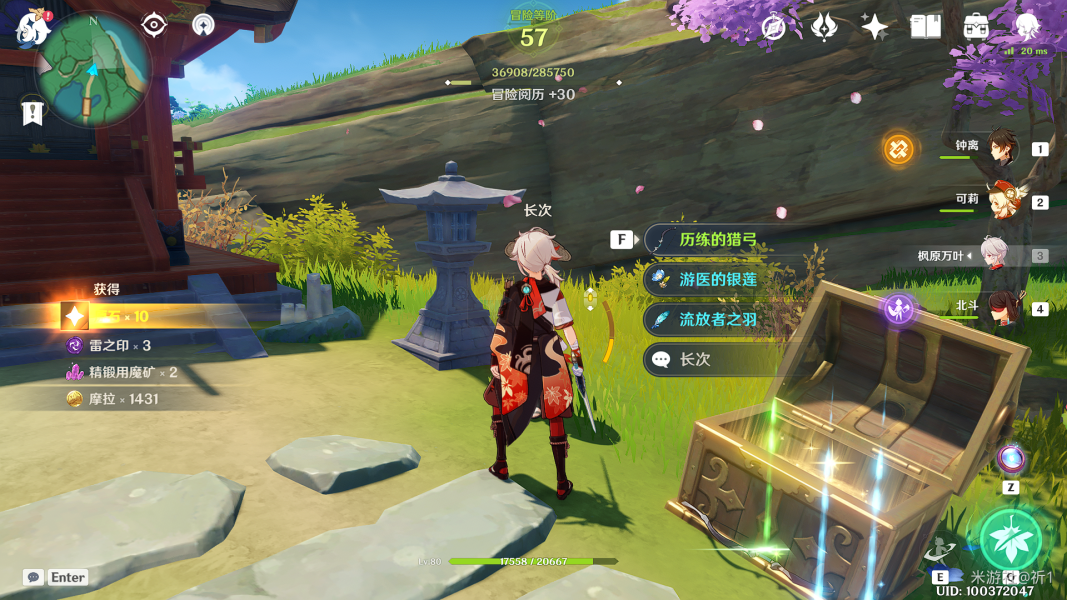Open the quest log bookmark icon
This screenshot has width=1067, height=600.
tap(33, 112)
